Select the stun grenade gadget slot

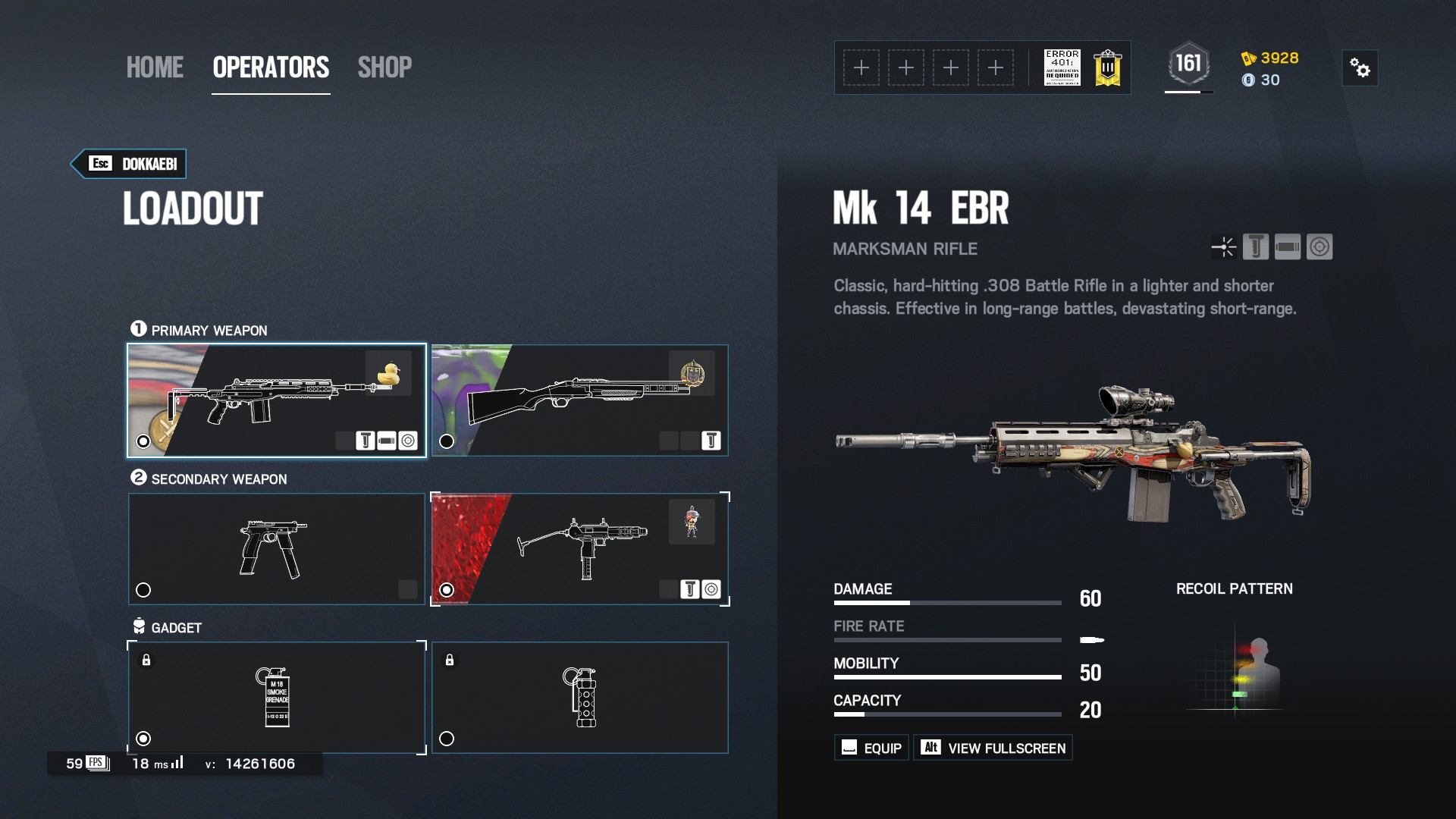(x=579, y=698)
